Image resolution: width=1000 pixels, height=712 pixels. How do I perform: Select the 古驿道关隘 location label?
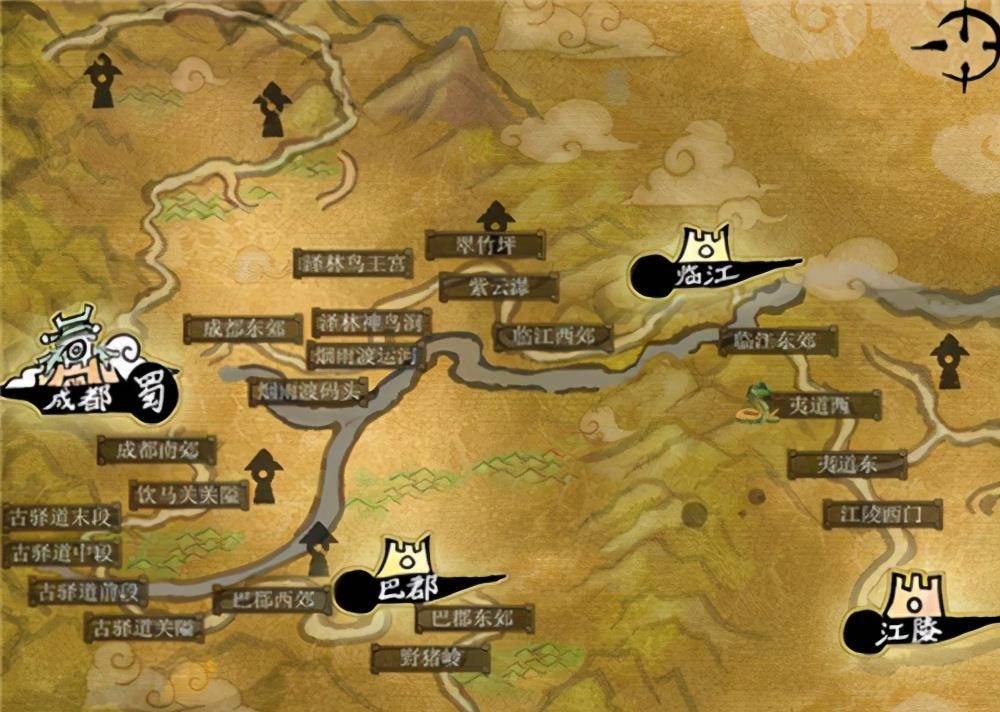pos(144,628)
